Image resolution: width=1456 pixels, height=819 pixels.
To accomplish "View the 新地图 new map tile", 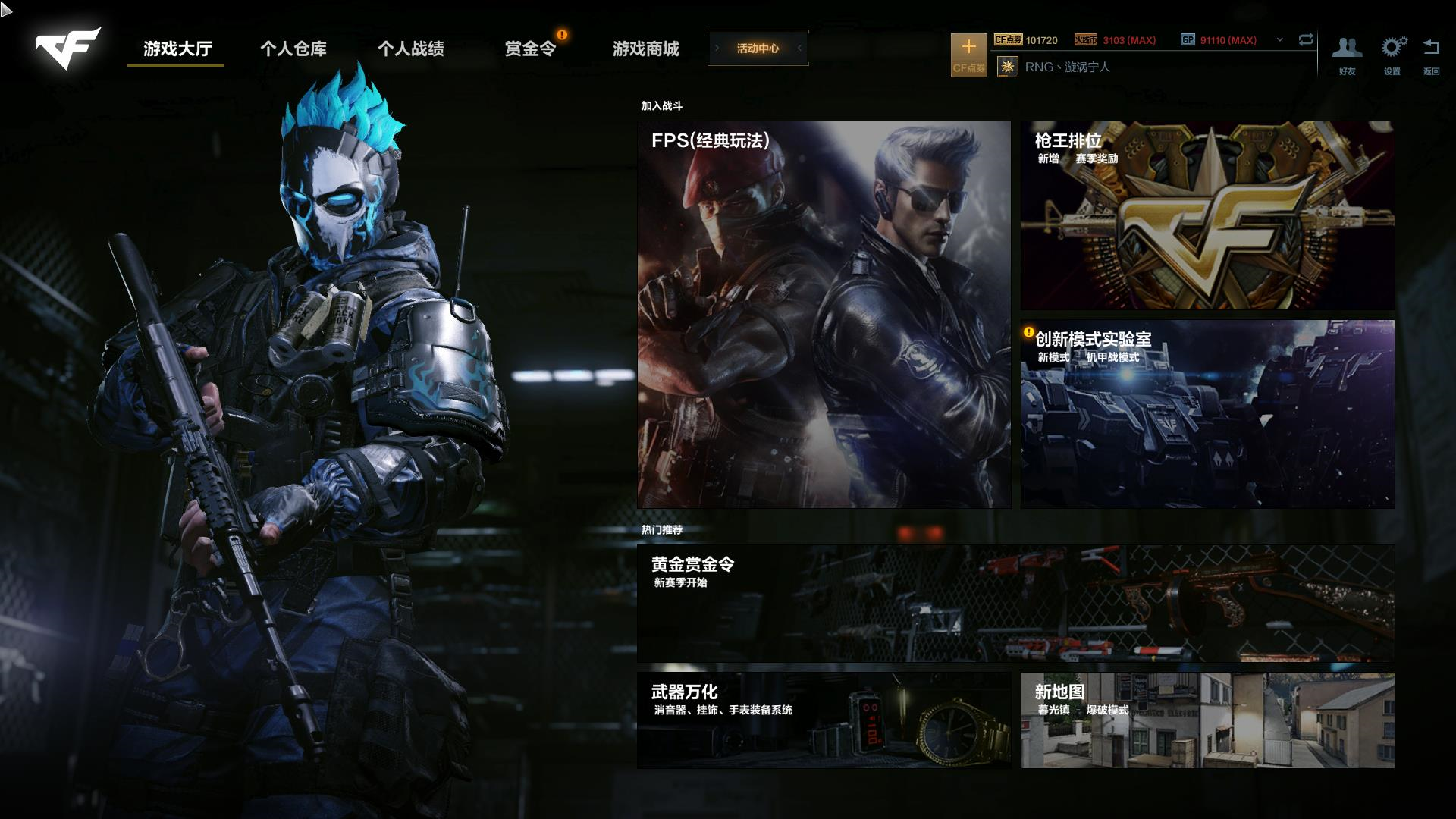I will tap(1207, 720).
